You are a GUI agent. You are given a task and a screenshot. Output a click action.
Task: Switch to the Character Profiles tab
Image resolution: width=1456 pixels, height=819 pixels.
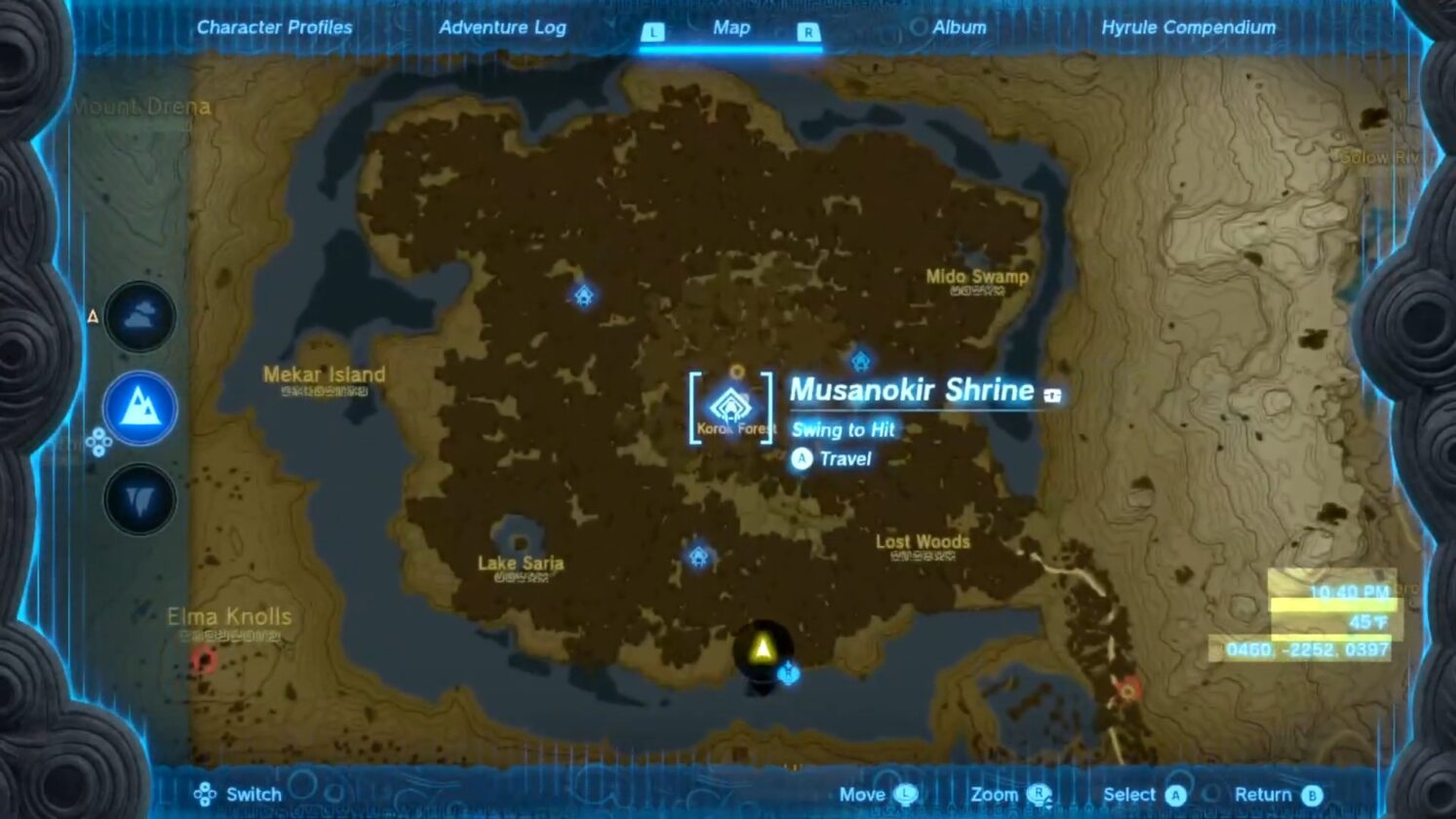[x=275, y=27]
